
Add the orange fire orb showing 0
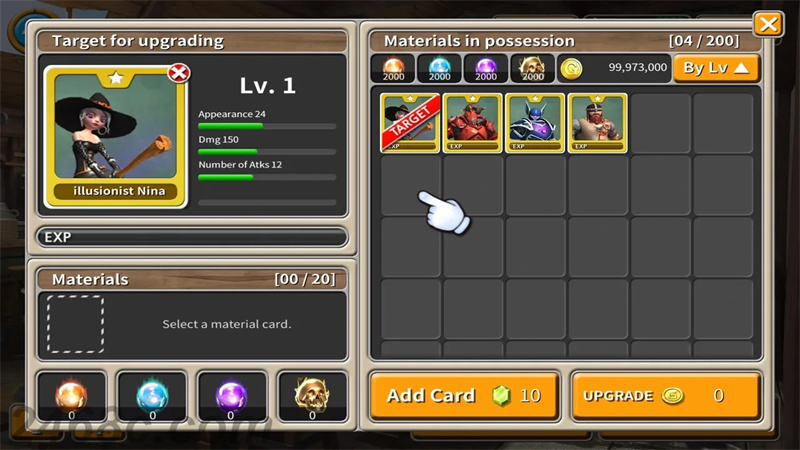(72, 396)
